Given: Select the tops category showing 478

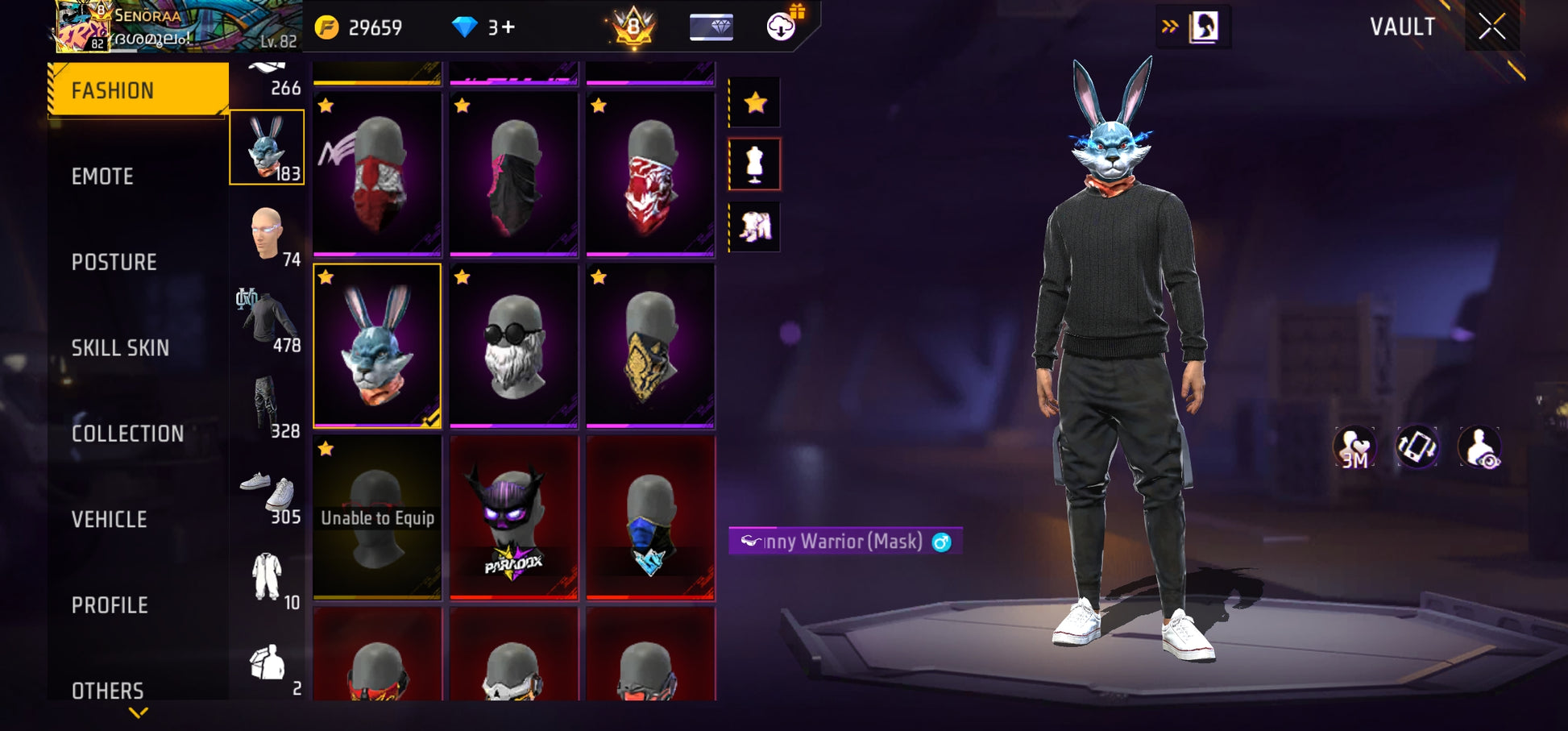Looking at the screenshot, I should pos(268,320).
